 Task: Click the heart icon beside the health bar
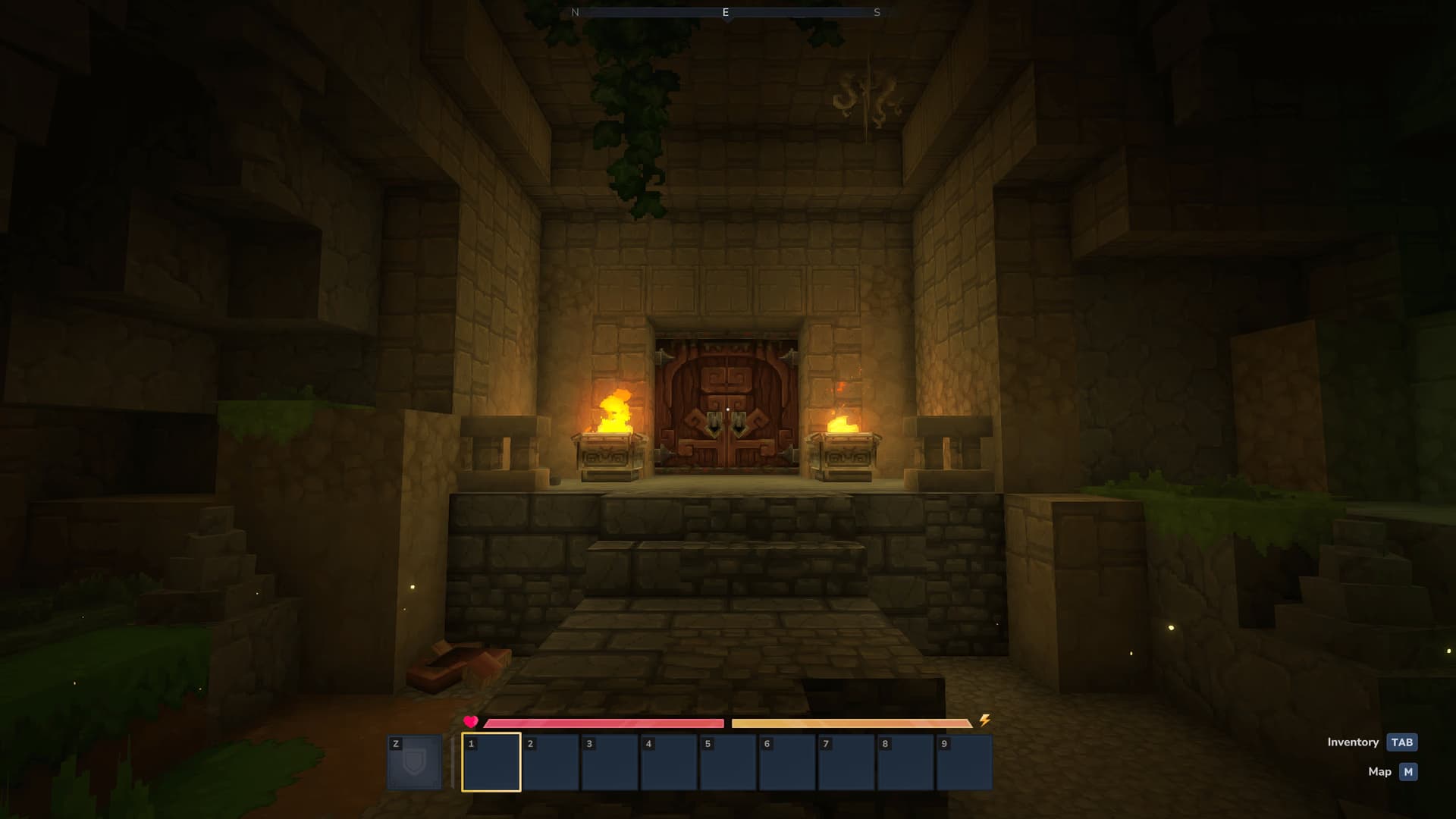(470, 723)
